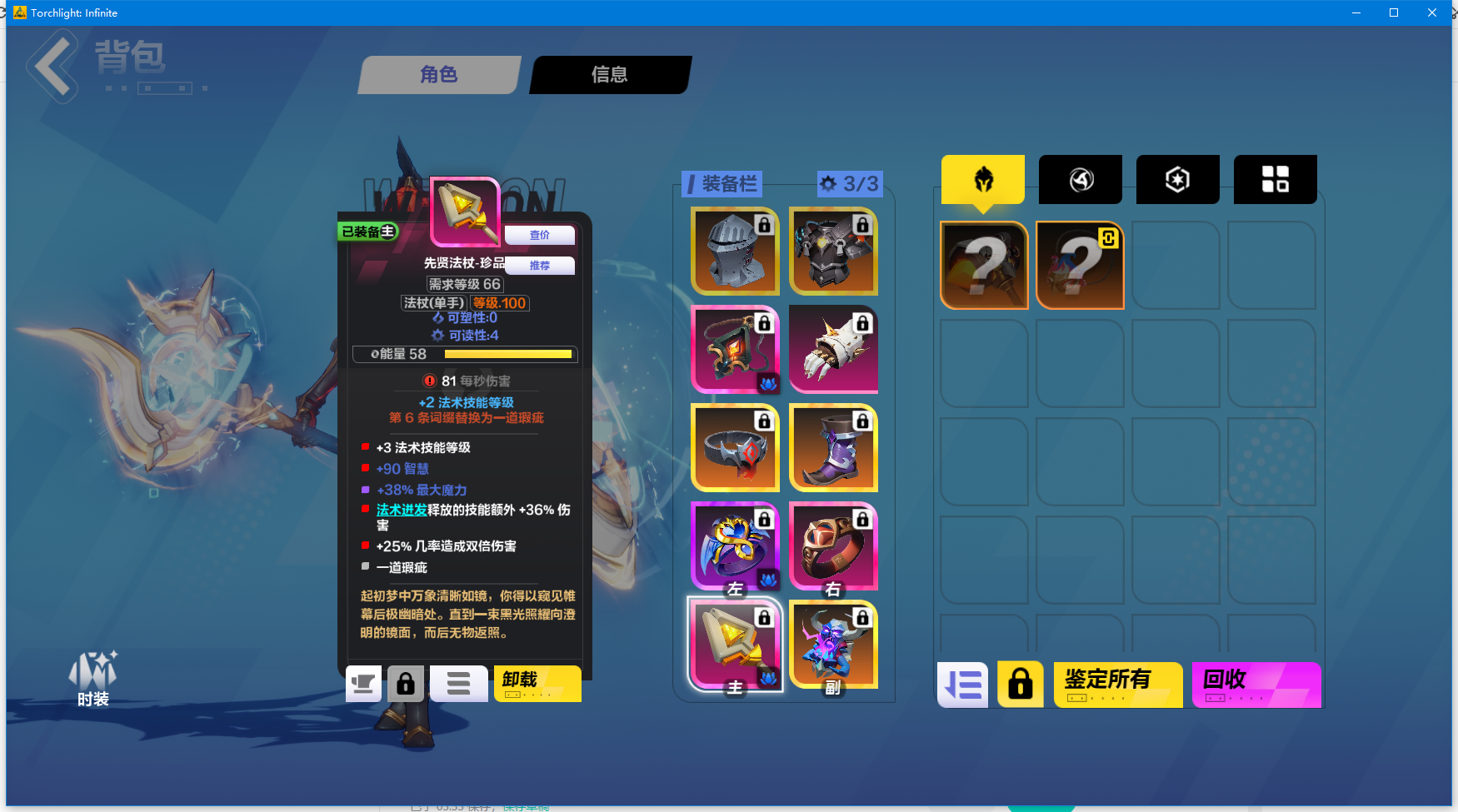The height and width of the screenshot is (812, 1458).
Task: Click the anvil crafting icon below the tooltip
Action: pyautogui.click(x=363, y=683)
